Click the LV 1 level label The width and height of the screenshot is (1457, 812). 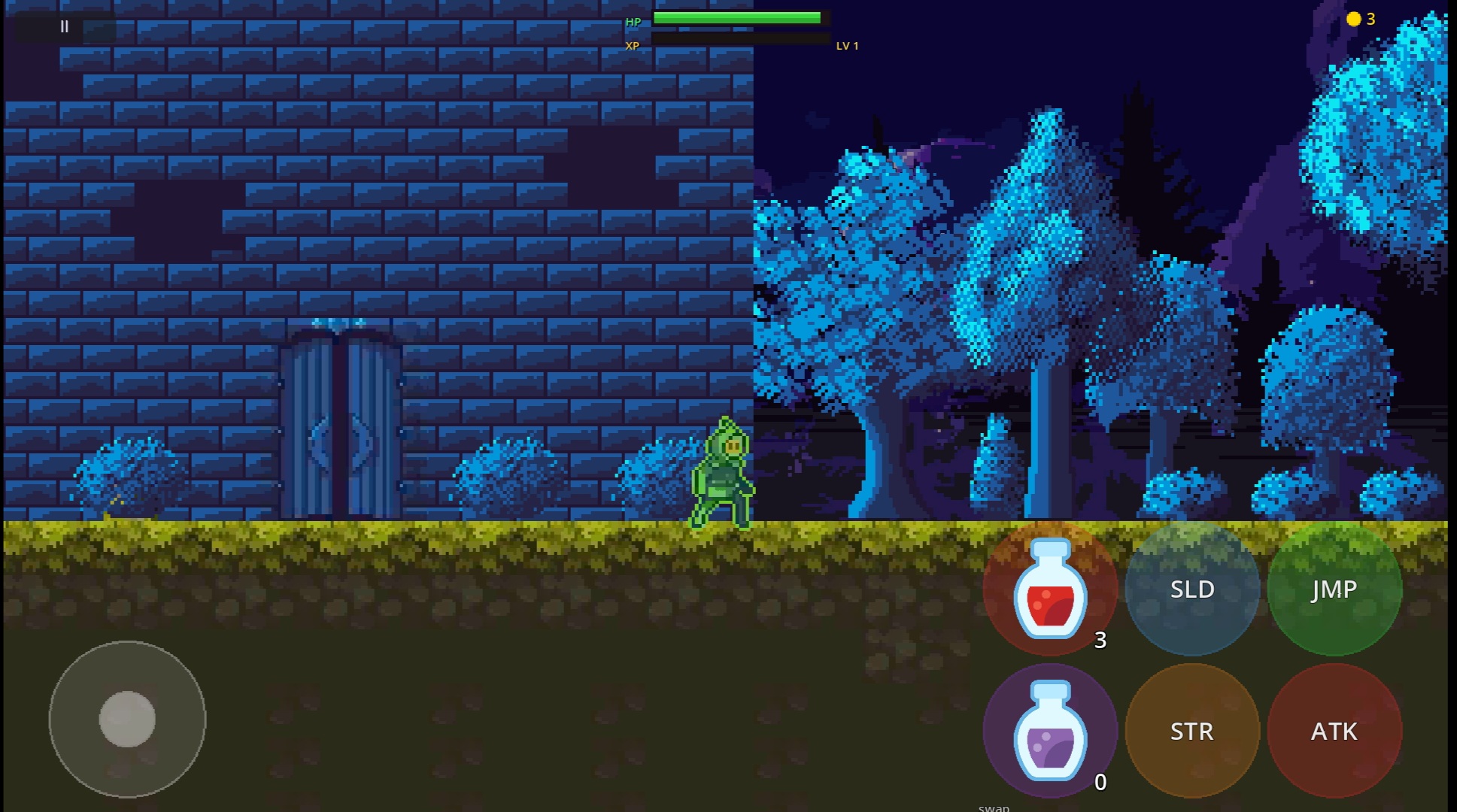[847, 46]
